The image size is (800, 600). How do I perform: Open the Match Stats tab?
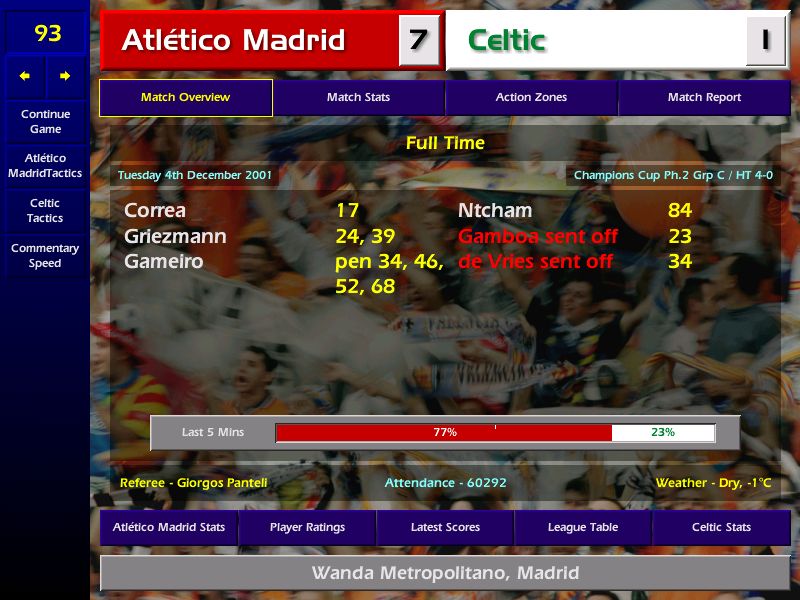pyautogui.click(x=358, y=98)
